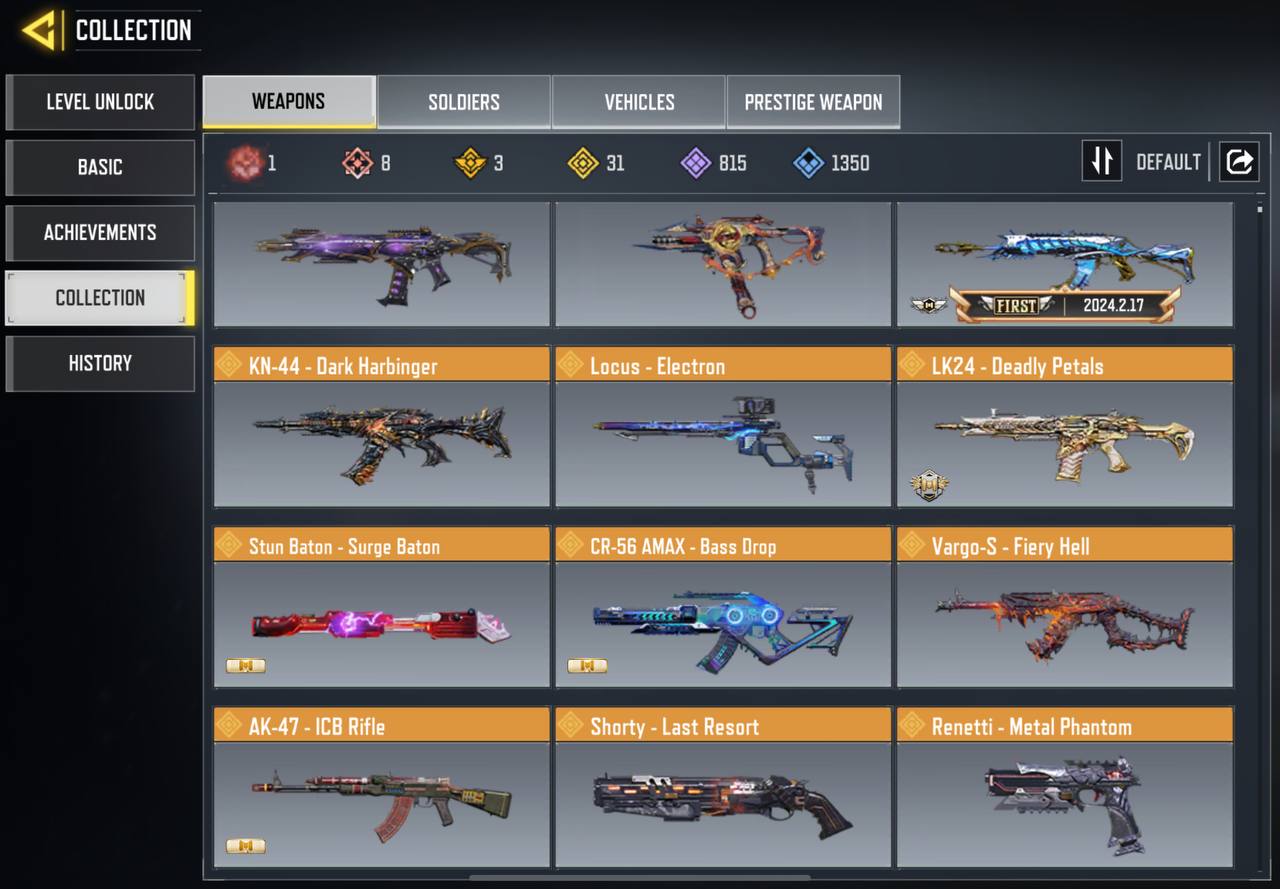Choose the Locus Electron sniper card
Screen dimensions: 1280x889
723,427
